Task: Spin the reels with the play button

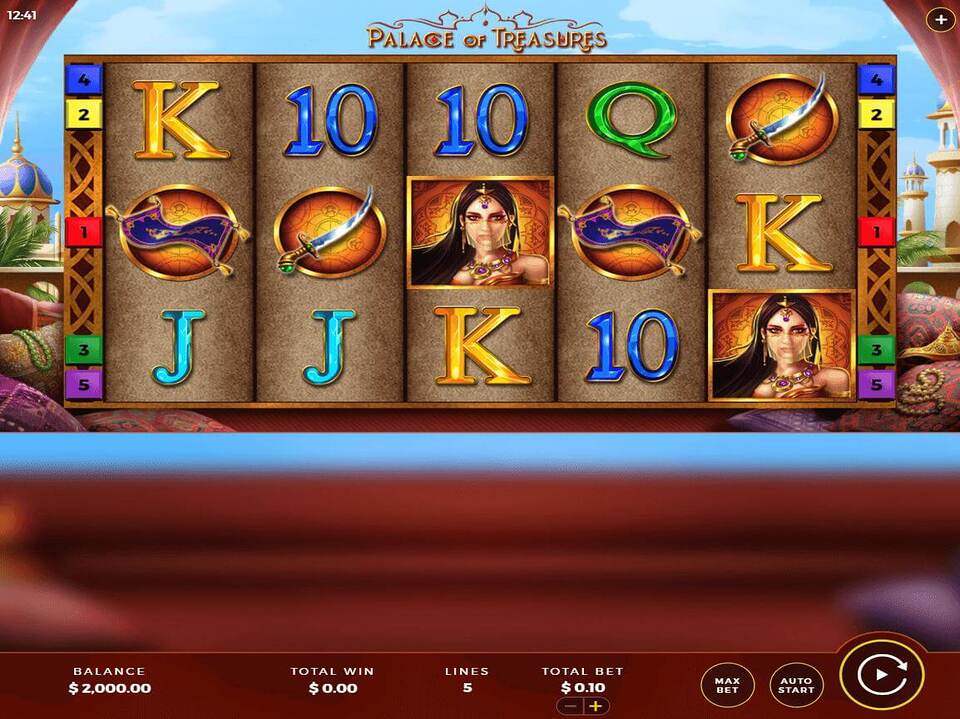Action: click(x=881, y=675)
